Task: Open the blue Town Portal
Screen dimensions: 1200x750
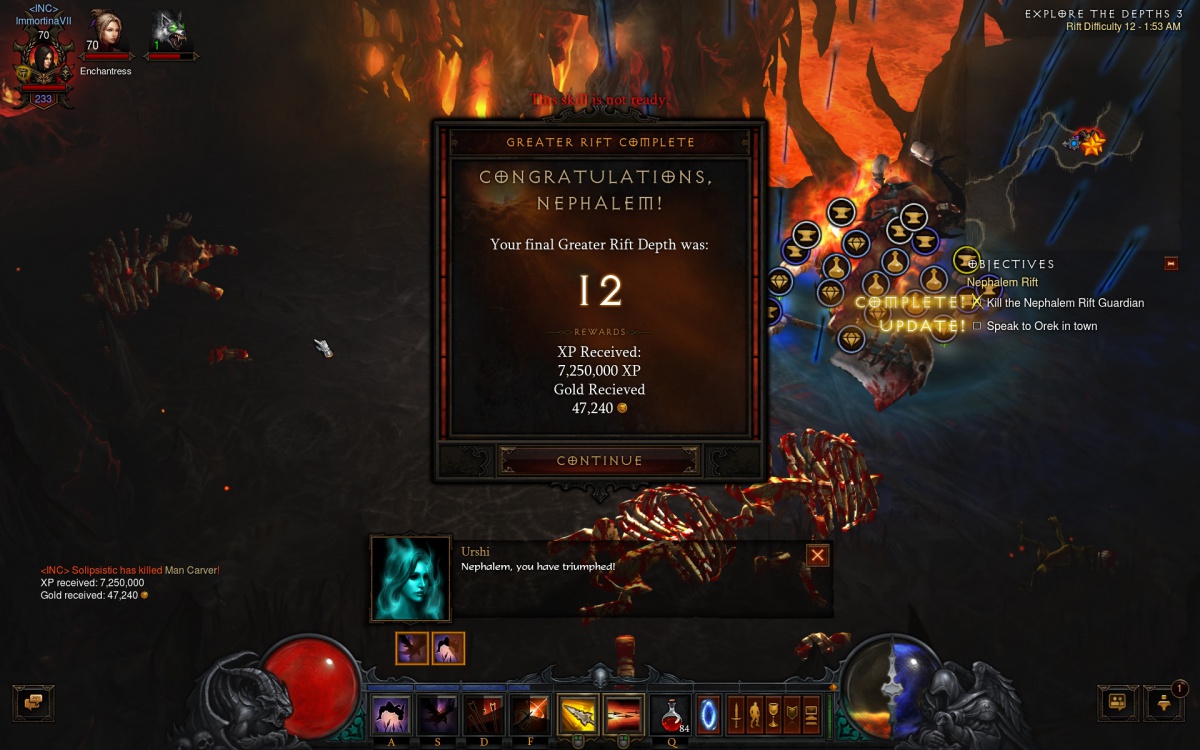Action: 708,716
